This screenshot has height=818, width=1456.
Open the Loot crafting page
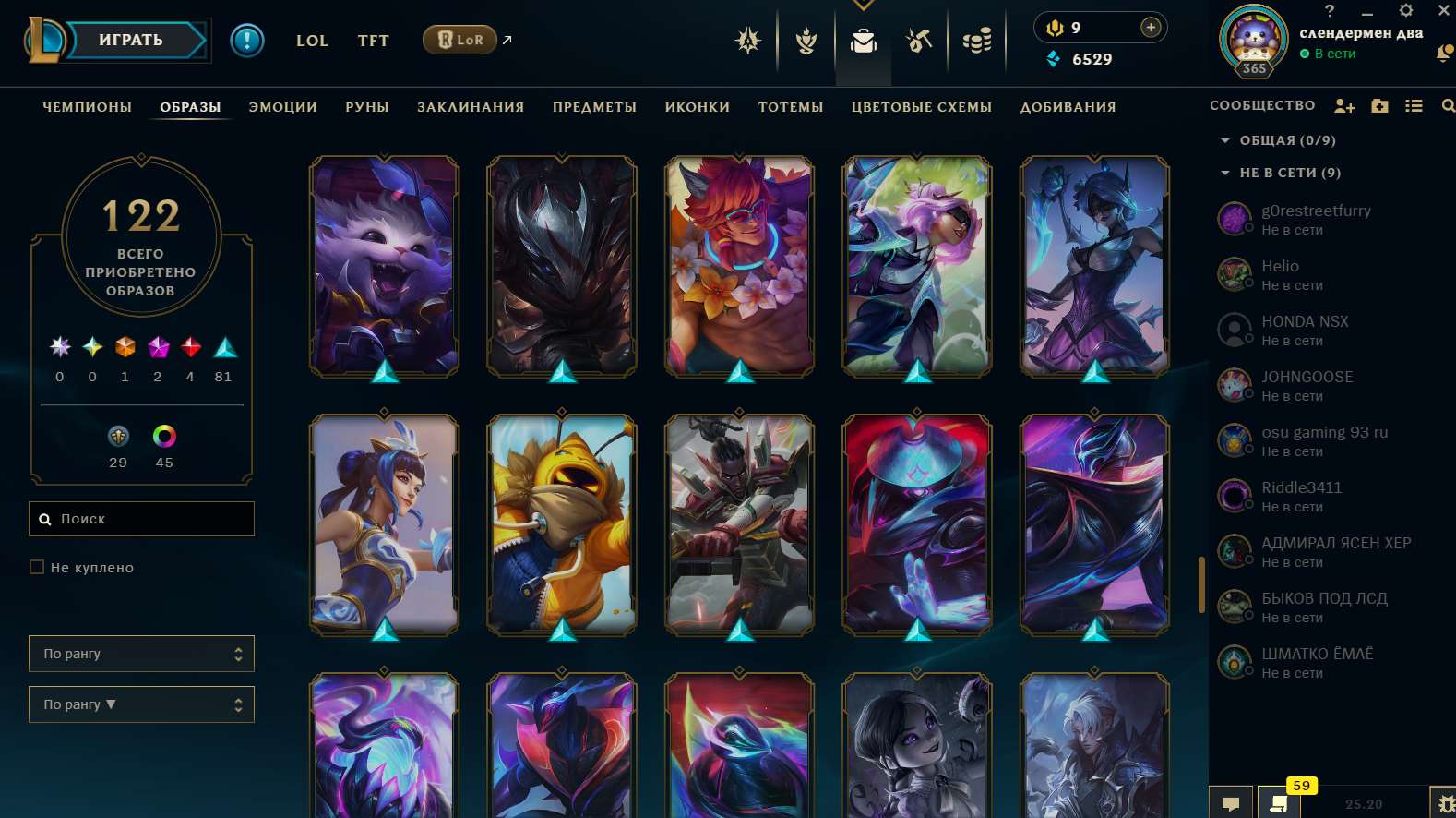click(919, 41)
